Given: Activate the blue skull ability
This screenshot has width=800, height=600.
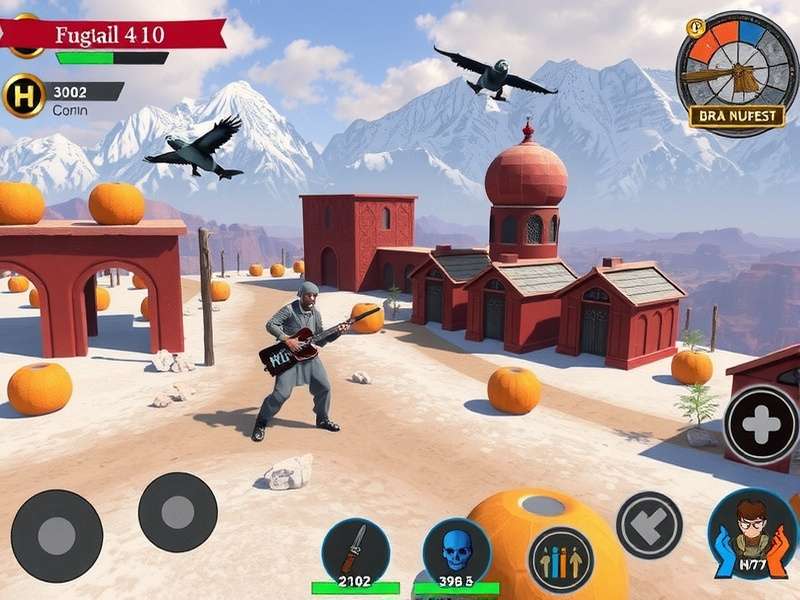Looking at the screenshot, I should (456, 551).
